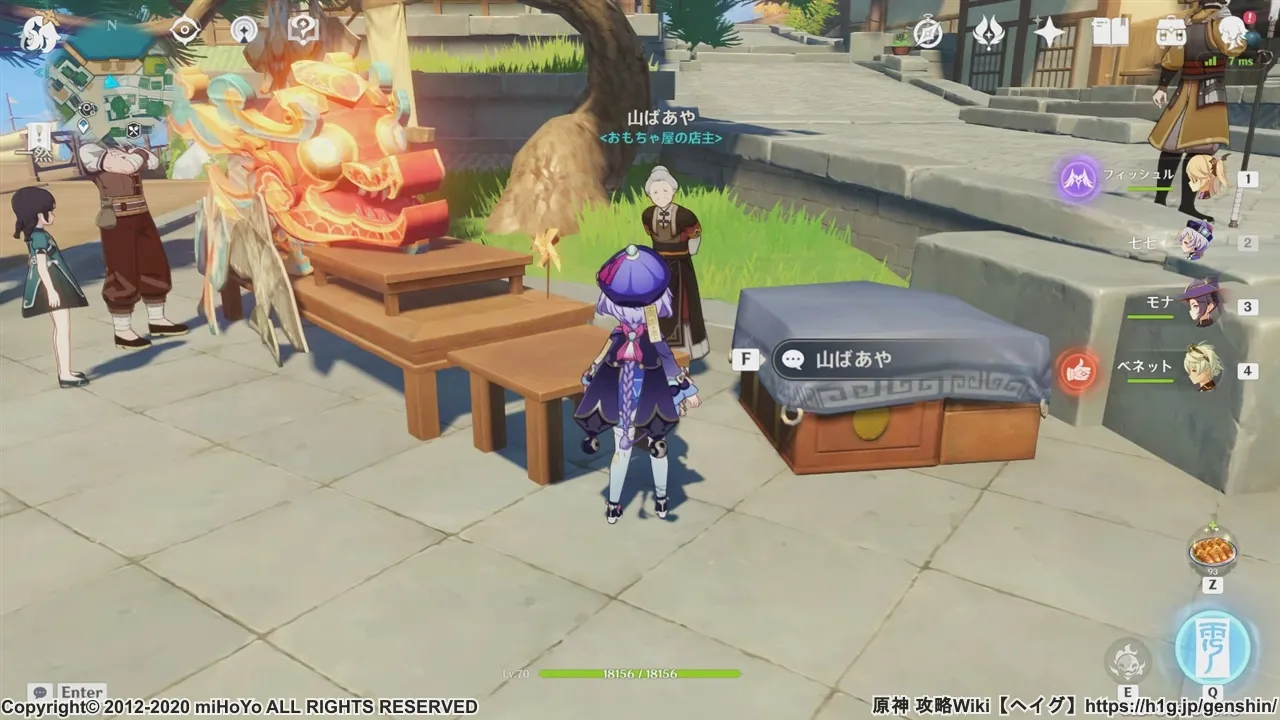Talk to 山ばあや via the F prompt
The height and width of the screenshot is (720, 1280).
tap(746, 359)
